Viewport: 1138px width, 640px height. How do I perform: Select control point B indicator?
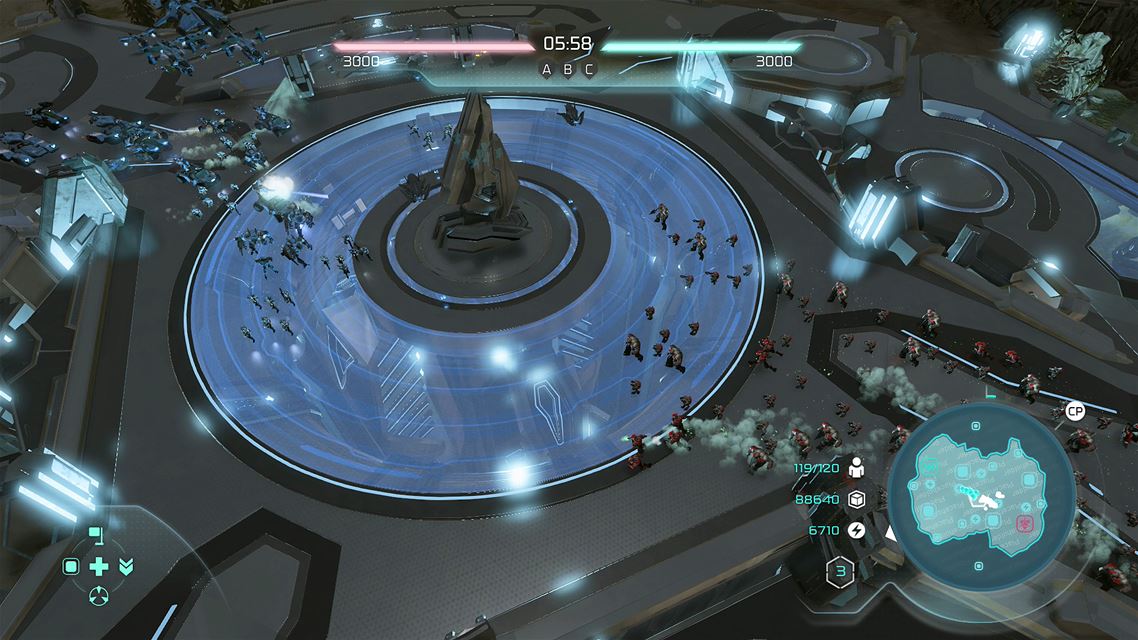568,69
